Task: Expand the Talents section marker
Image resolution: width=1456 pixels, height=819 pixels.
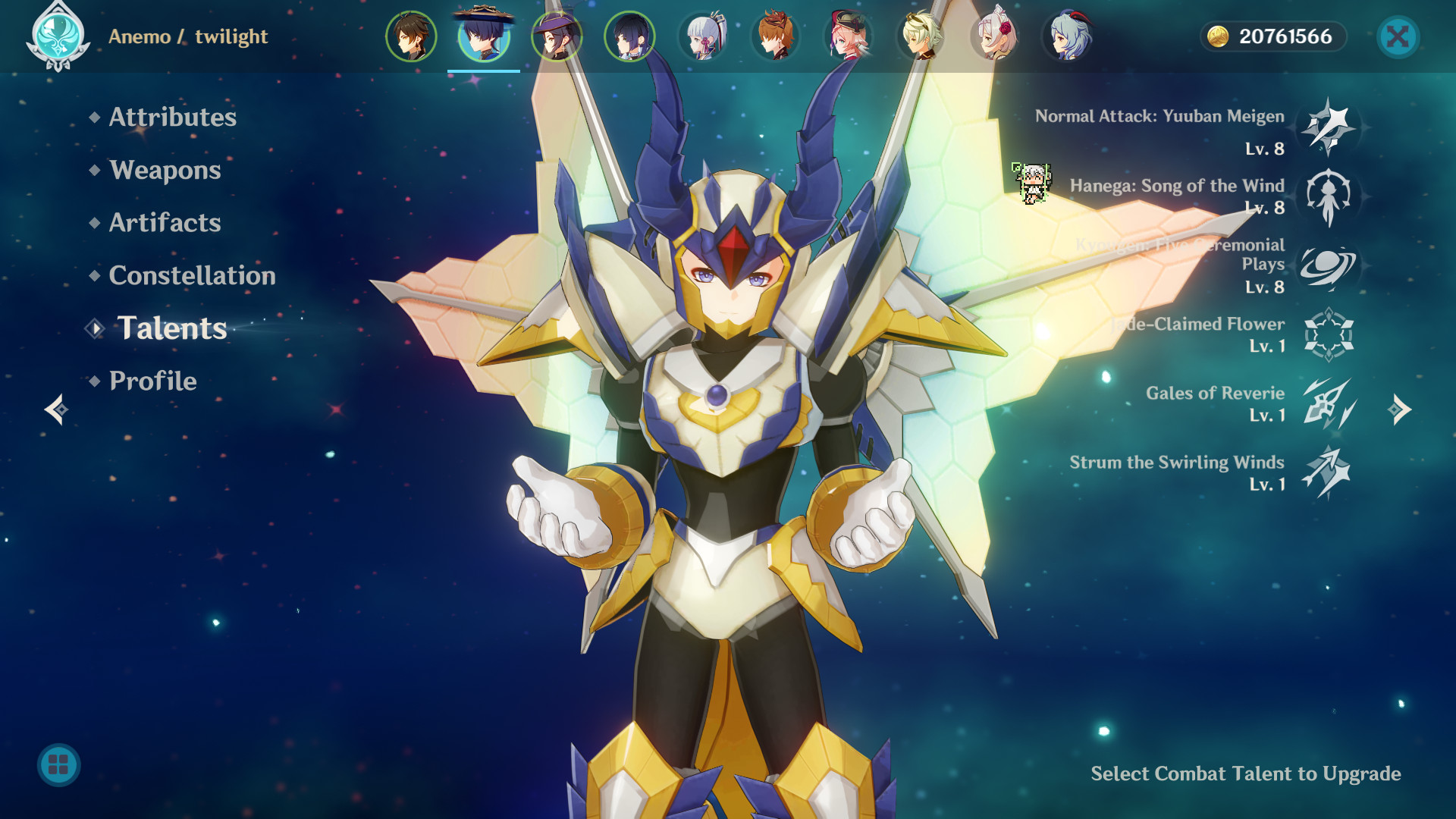Action: click(x=96, y=329)
